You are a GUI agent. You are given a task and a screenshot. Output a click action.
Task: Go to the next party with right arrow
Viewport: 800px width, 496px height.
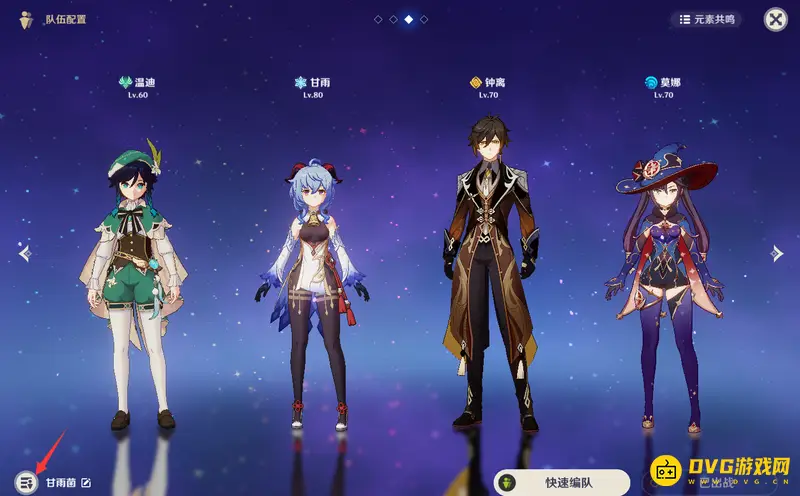click(x=776, y=253)
